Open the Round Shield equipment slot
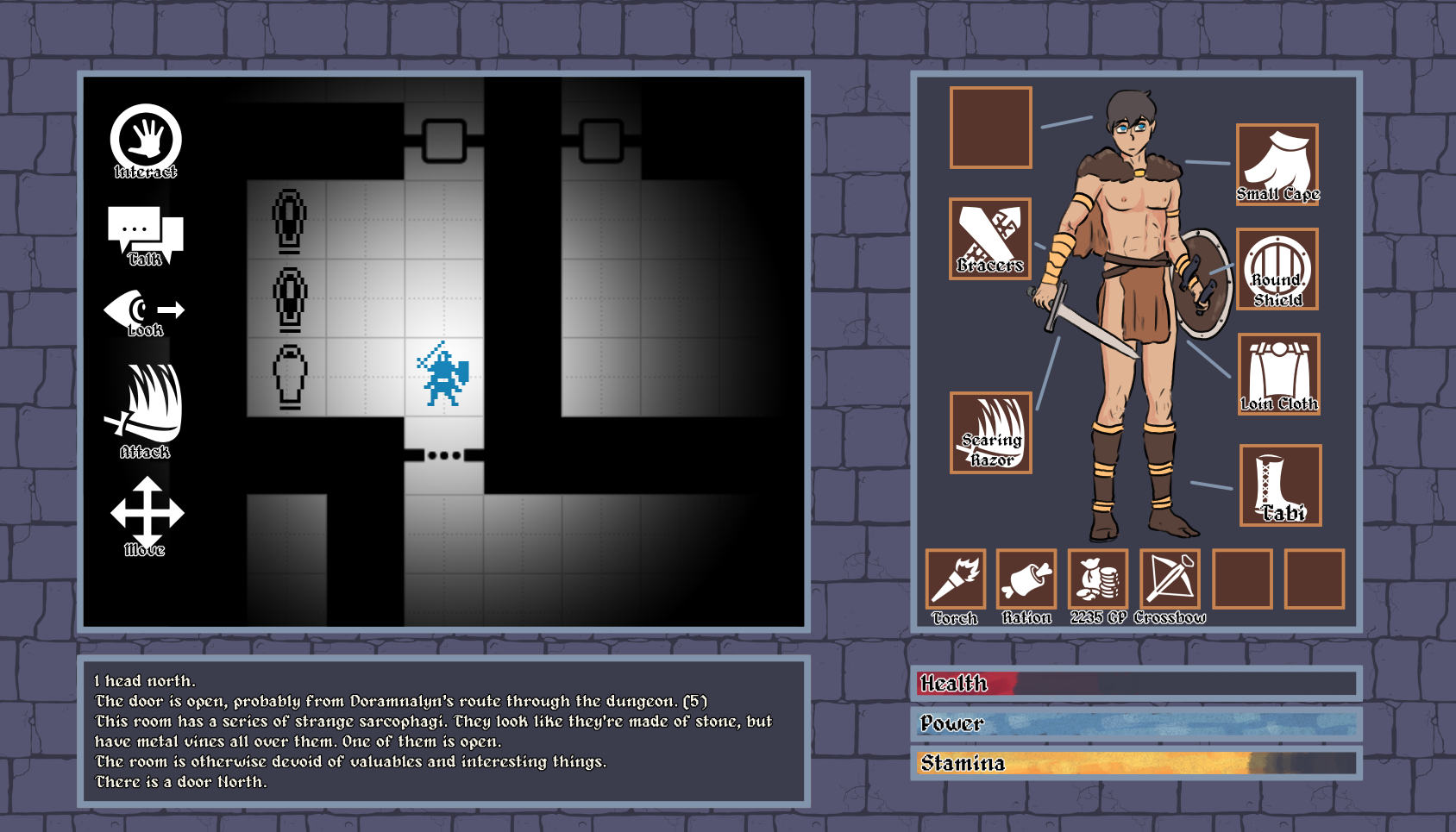 click(1277, 269)
